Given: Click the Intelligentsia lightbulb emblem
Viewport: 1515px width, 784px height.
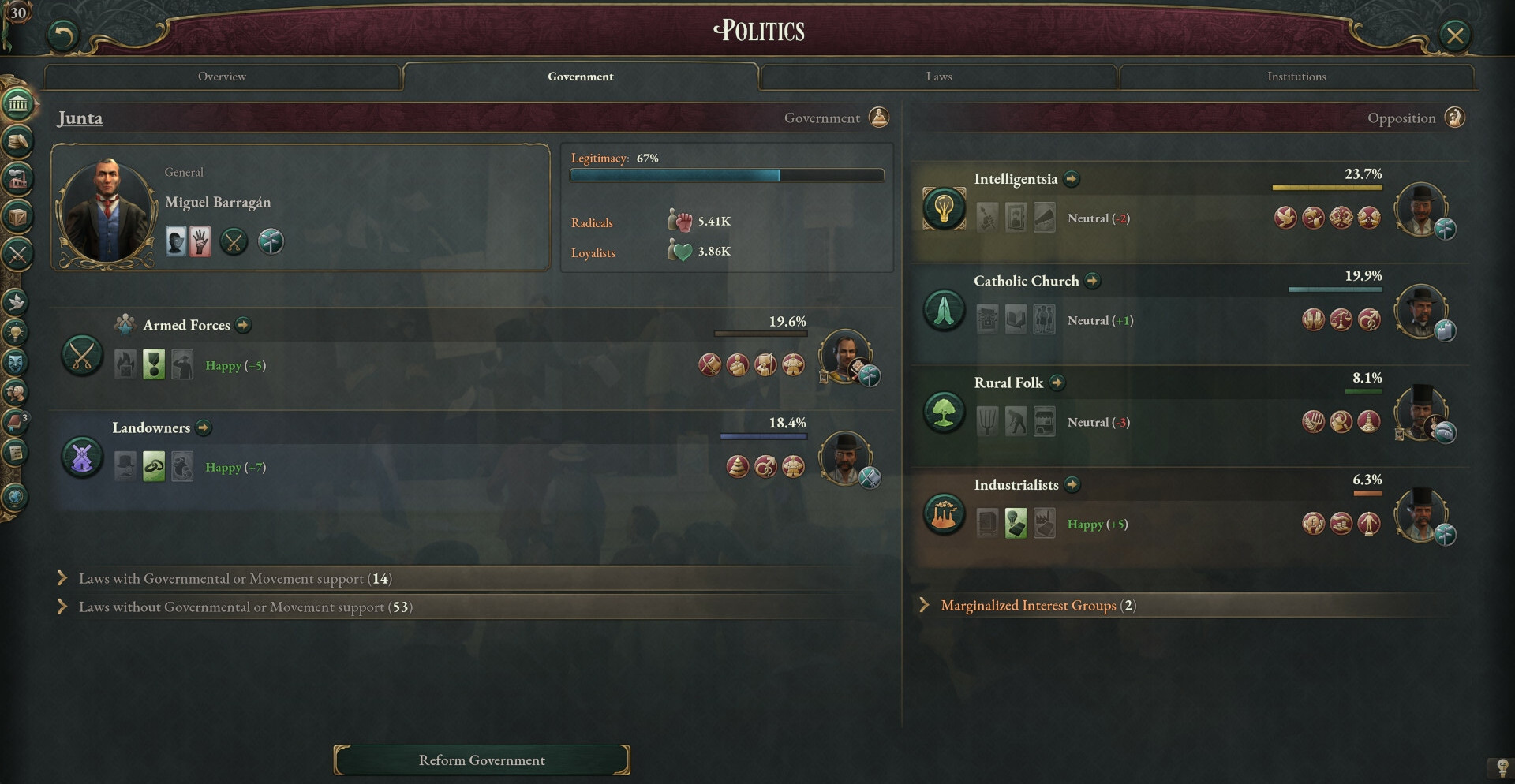Looking at the screenshot, I should tap(944, 208).
